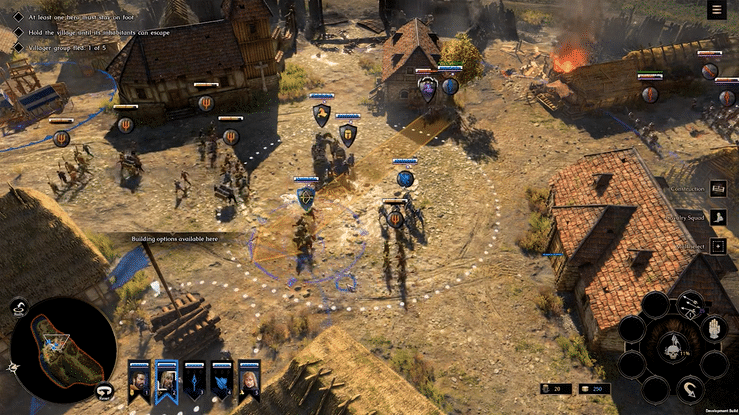Activate the open hand command icon
Viewport: 739px width, 415px height.
(711, 328)
